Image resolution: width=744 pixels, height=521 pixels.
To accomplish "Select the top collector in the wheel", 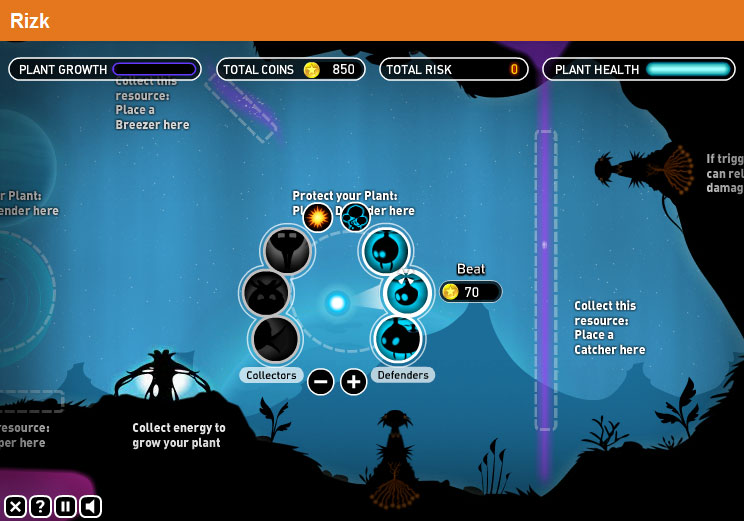I will [x=287, y=251].
